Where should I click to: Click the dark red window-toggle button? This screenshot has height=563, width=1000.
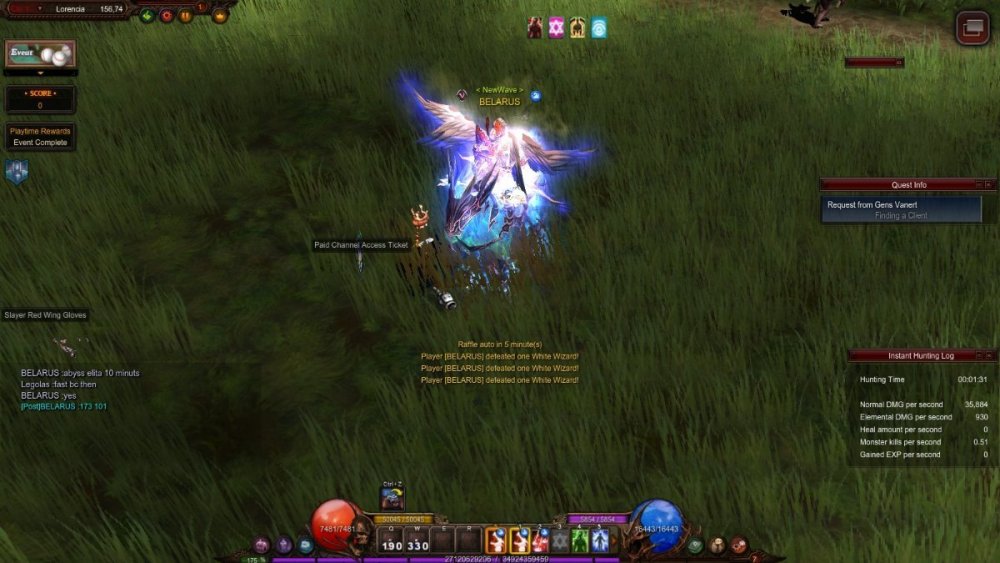click(x=971, y=27)
